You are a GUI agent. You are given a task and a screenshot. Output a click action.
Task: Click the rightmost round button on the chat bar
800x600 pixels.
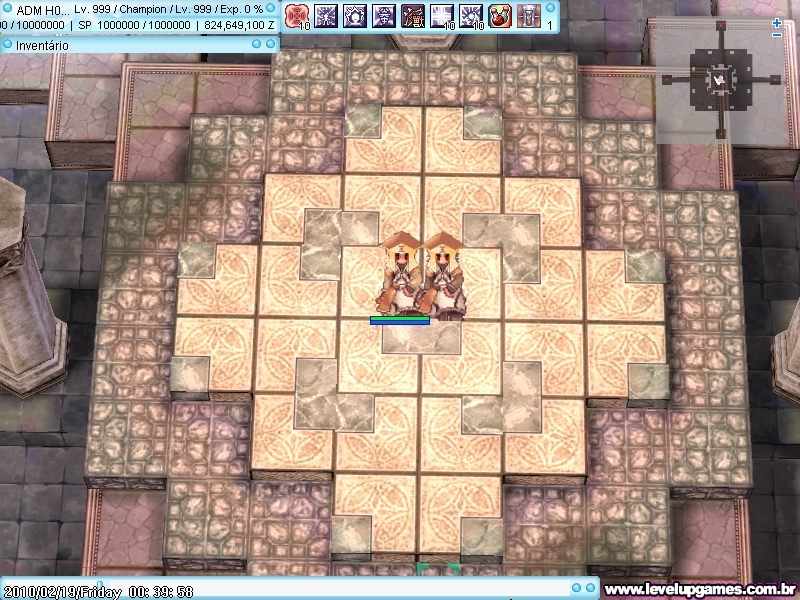coord(592,590)
